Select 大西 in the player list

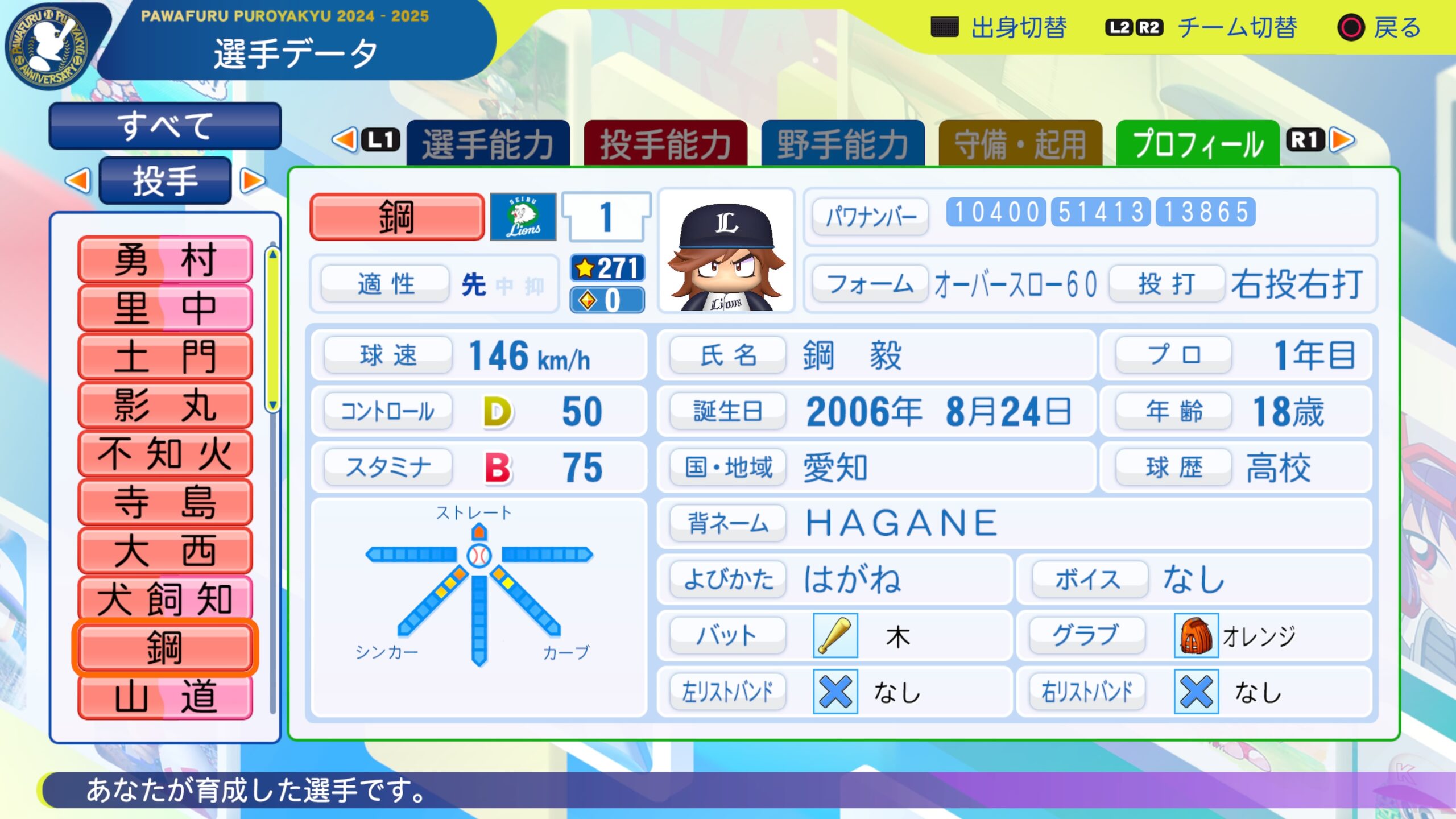165,551
